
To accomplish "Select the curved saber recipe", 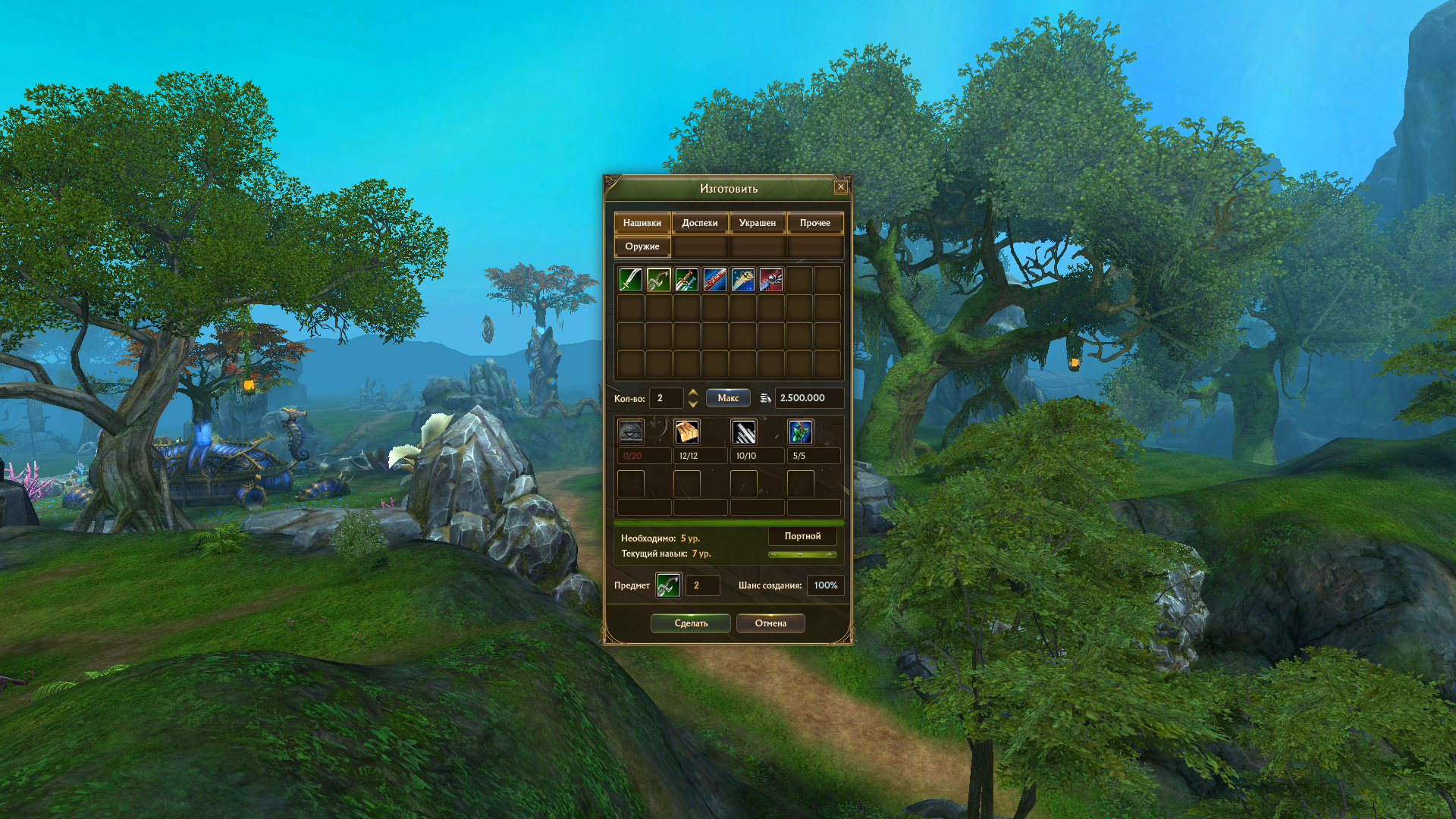I will click(x=630, y=280).
